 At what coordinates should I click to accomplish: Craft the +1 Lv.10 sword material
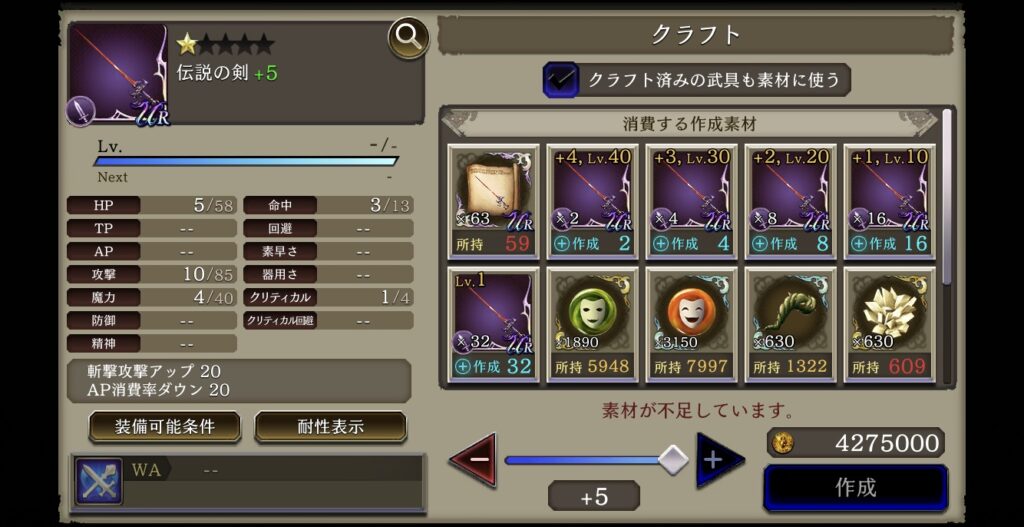pyautogui.click(x=889, y=244)
